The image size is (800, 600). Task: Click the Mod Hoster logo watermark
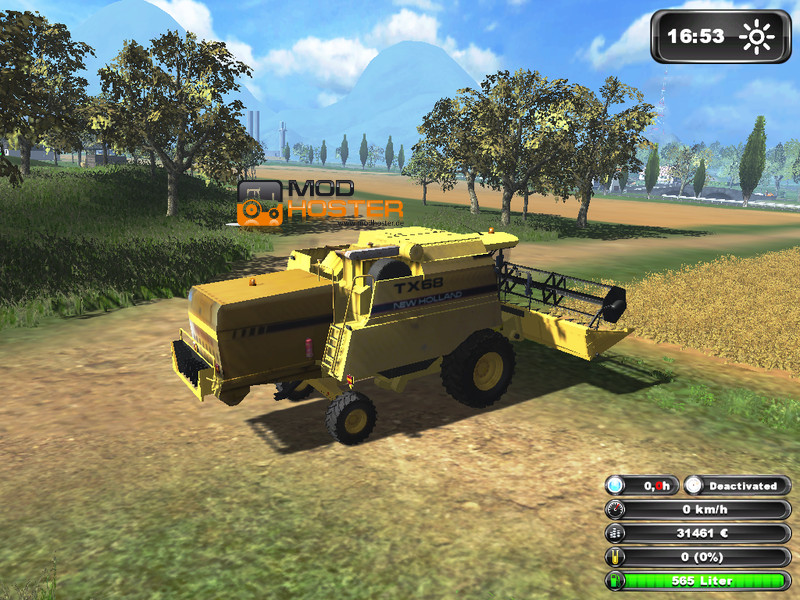[x=319, y=201]
